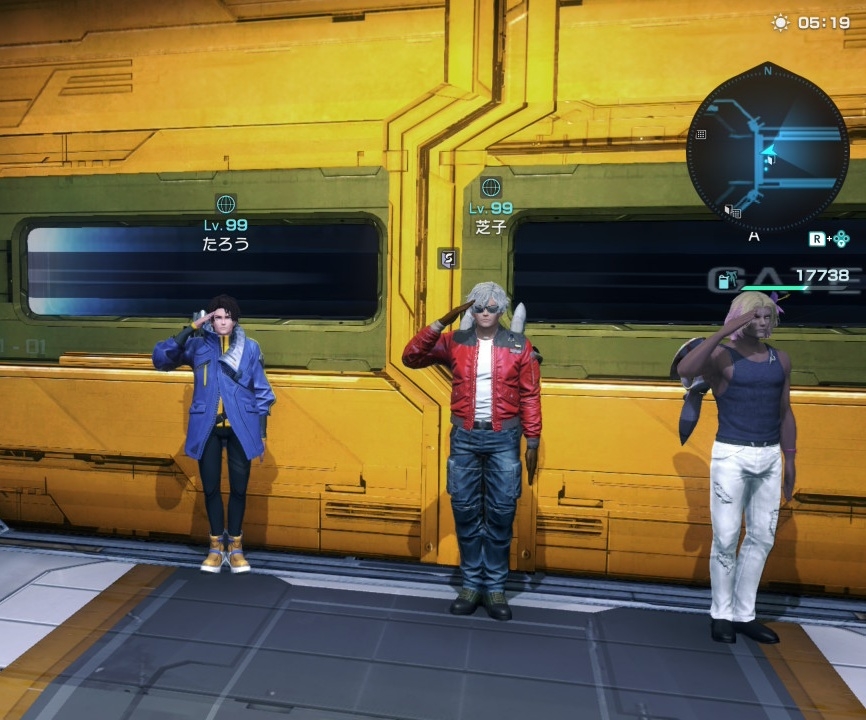Select player nameplate 芝子

(491, 227)
